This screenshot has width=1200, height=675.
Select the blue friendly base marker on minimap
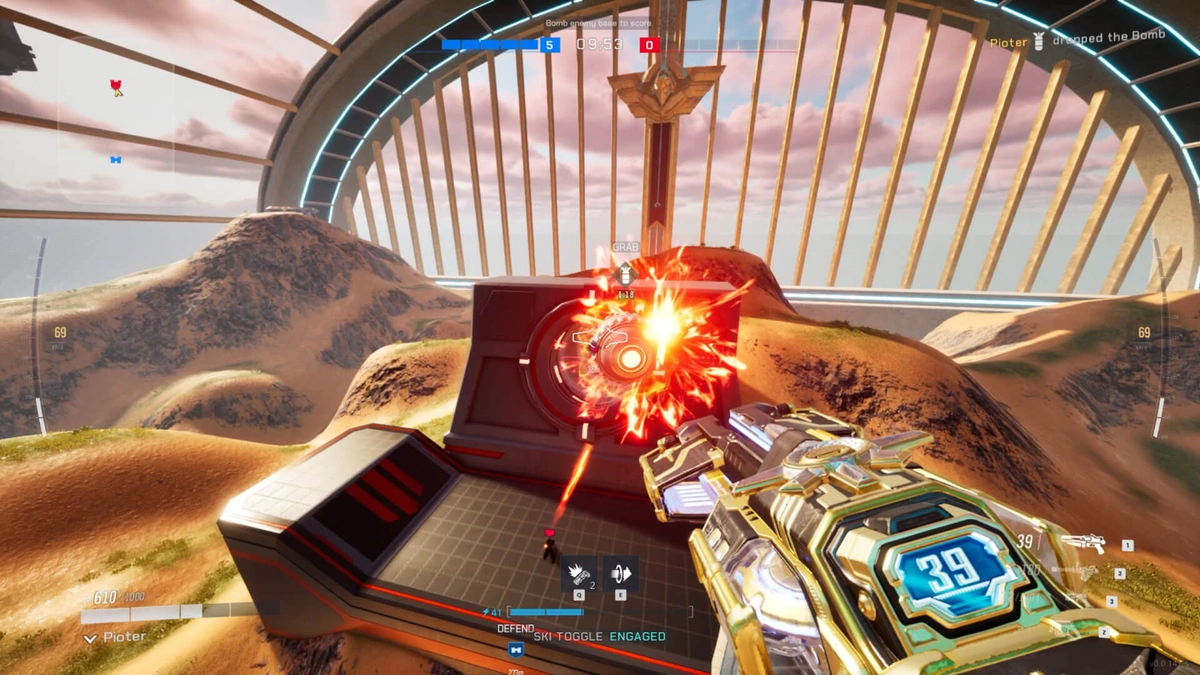(x=116, y=159)
